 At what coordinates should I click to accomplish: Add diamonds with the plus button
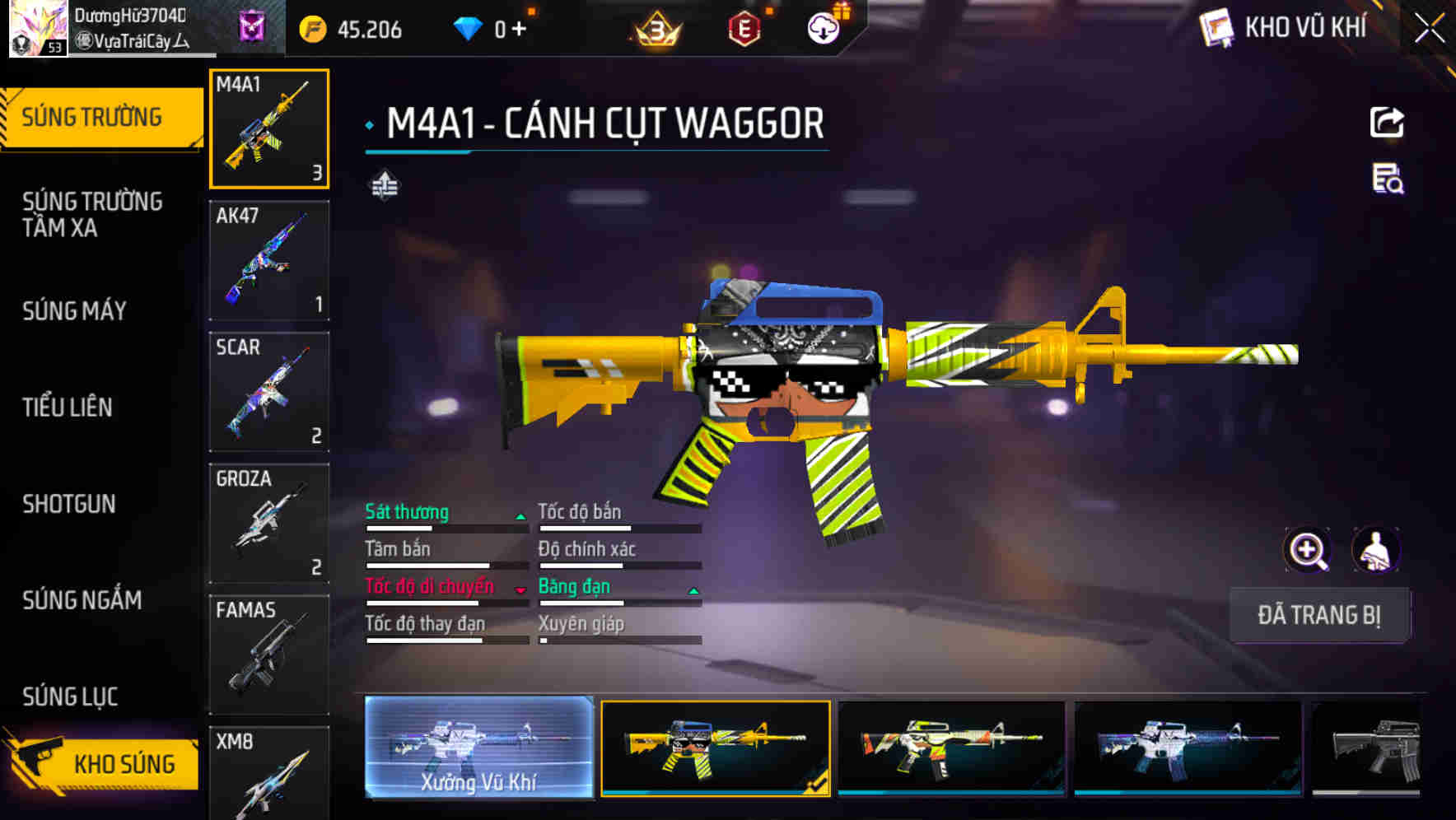519,30
